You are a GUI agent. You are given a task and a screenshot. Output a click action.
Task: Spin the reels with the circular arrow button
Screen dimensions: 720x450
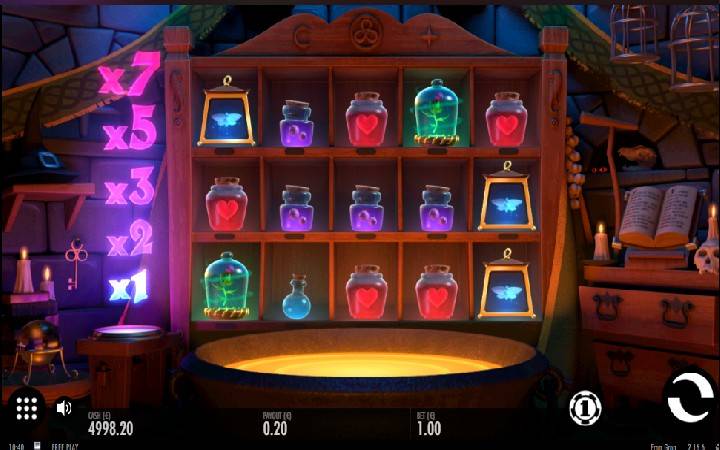(690, 399)
